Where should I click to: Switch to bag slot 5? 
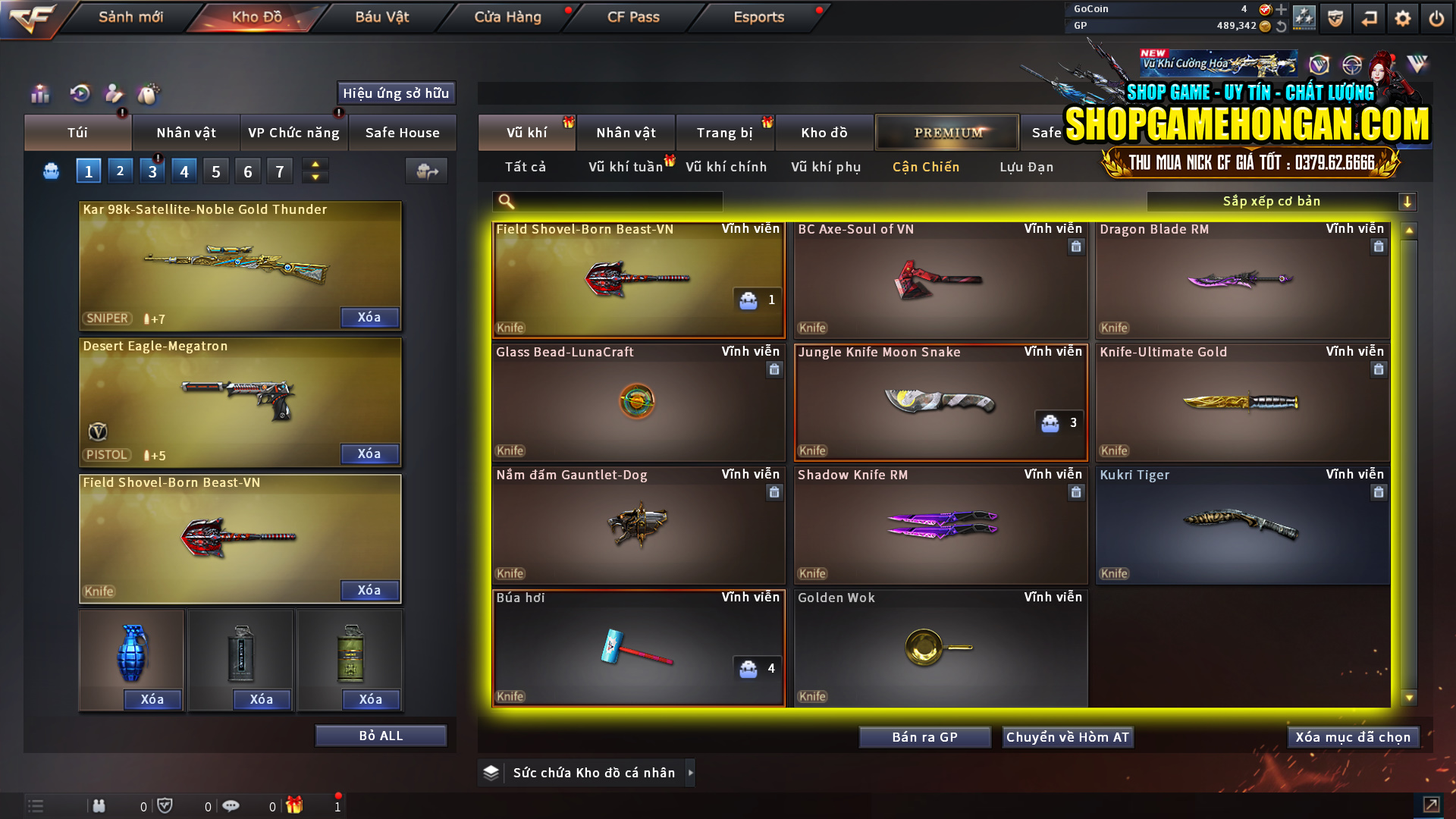tap(215, 170)
